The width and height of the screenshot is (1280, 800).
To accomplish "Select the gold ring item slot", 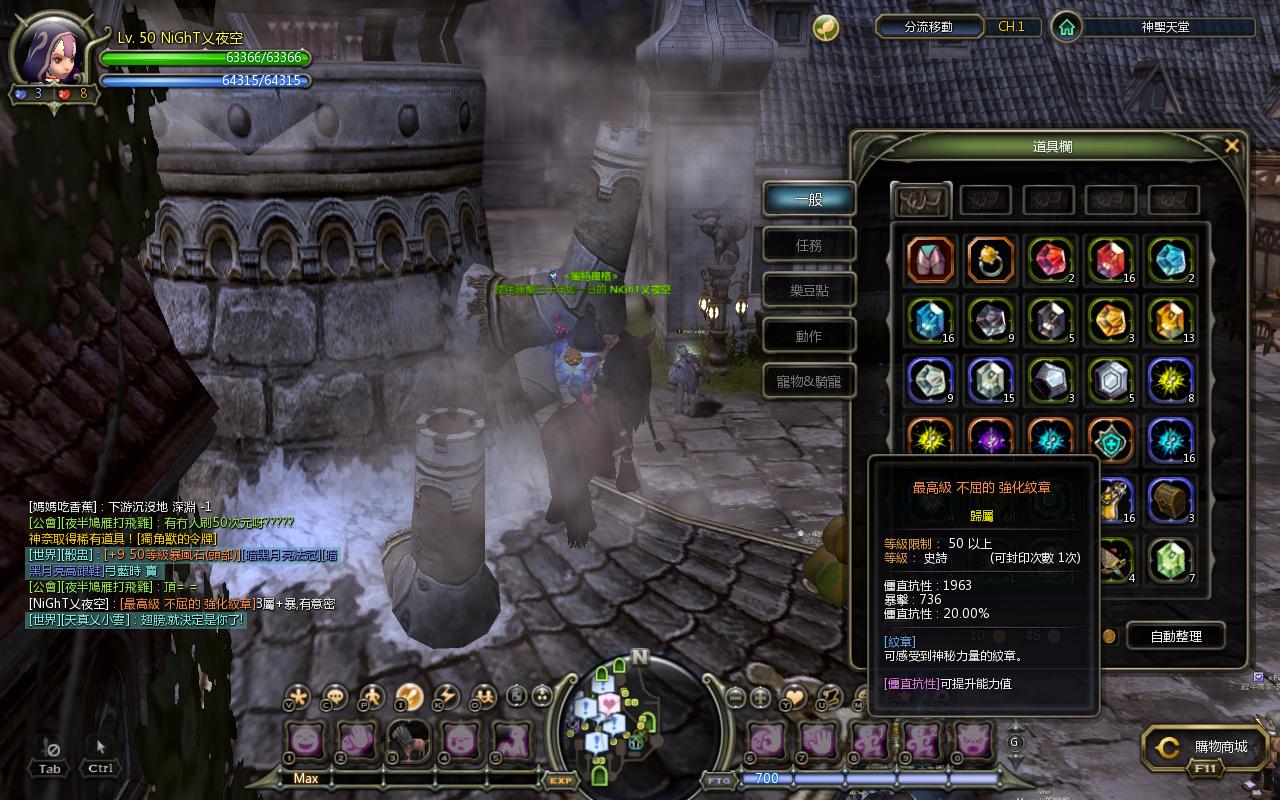I will tap(990, 260).
